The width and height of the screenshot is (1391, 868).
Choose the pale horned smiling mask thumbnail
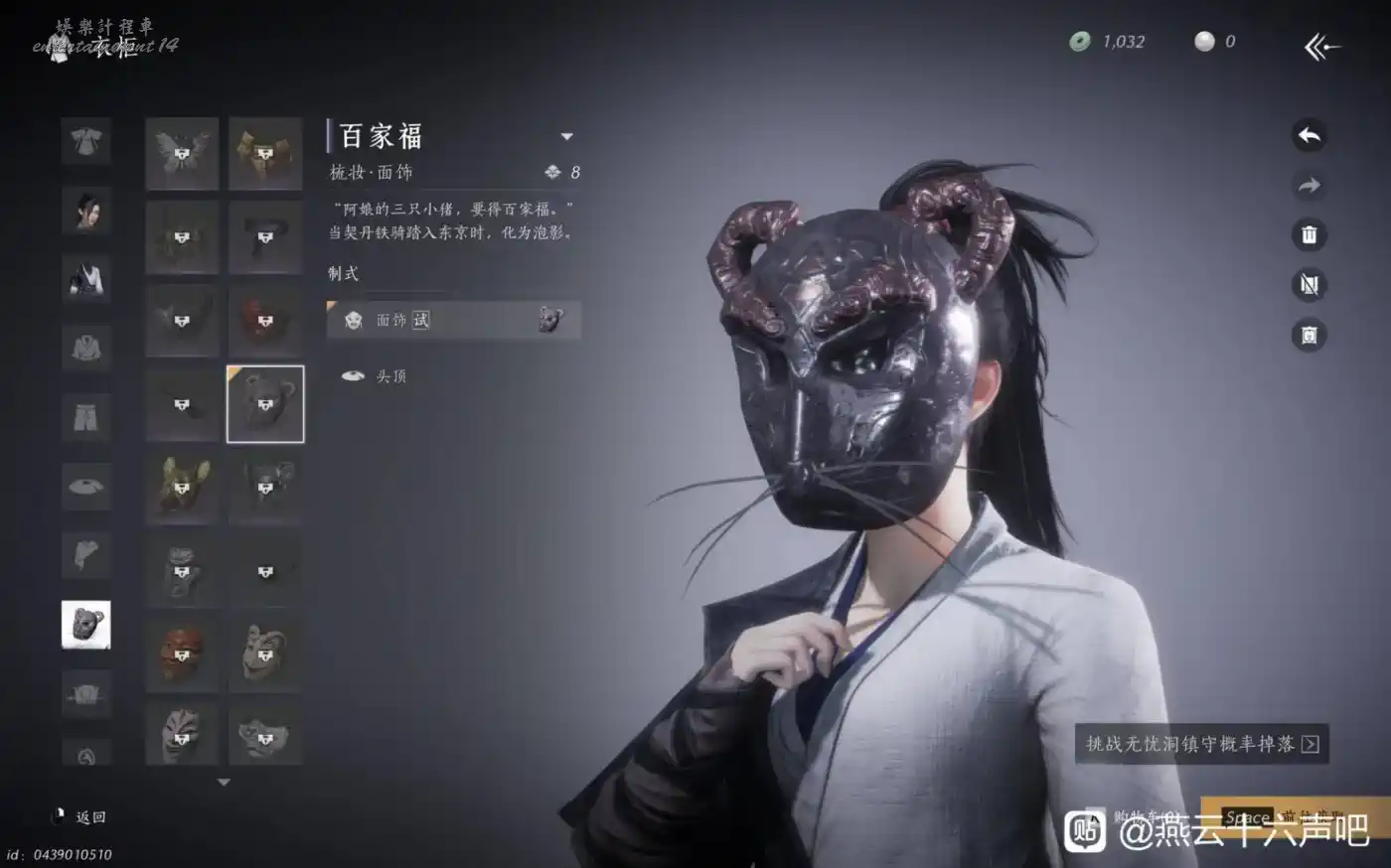coord(265,654)
